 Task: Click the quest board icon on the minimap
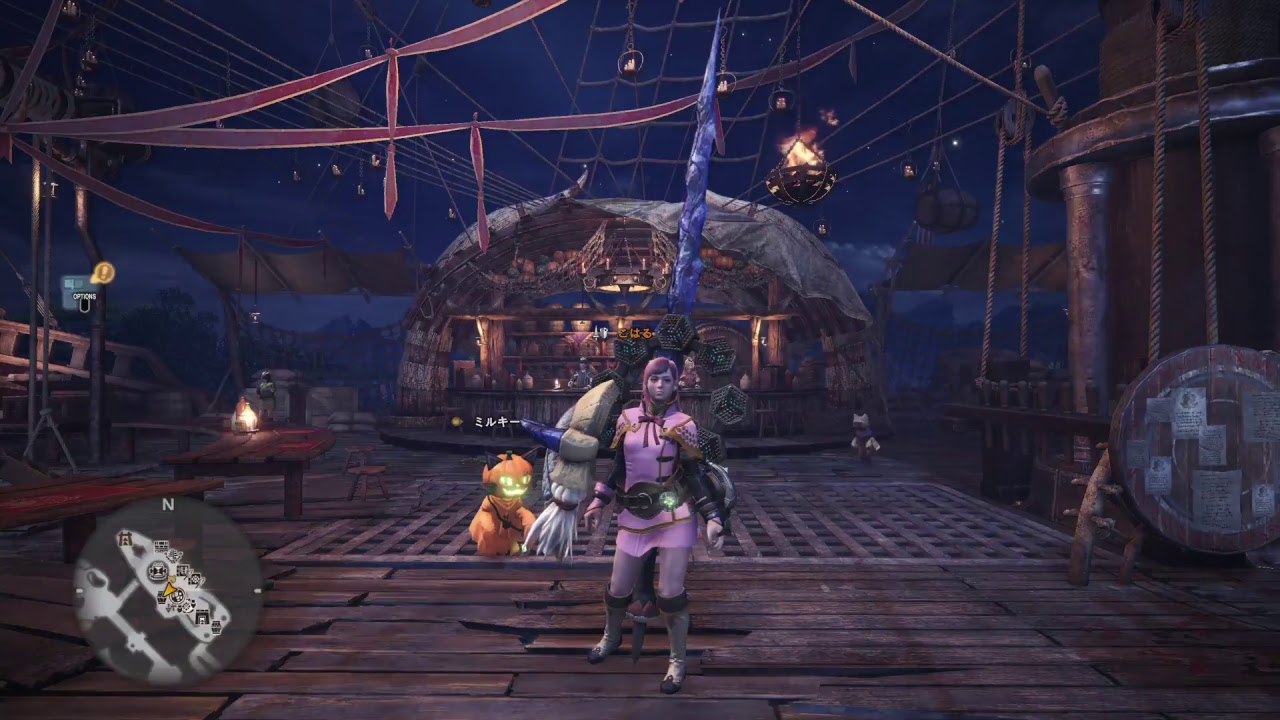(160, 545)
